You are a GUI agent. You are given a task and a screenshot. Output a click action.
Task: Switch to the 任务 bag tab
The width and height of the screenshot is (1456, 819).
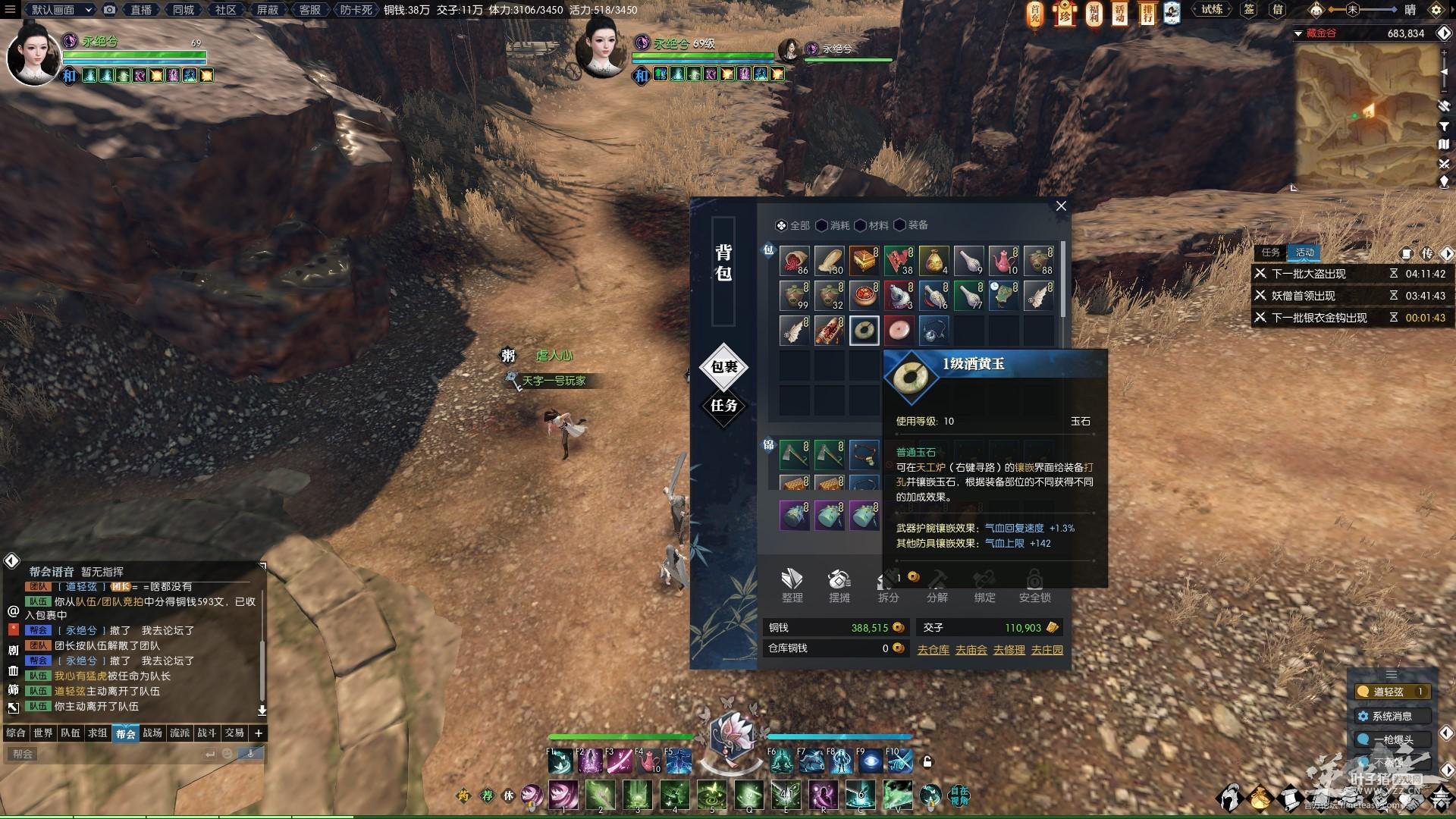coord(723,406)
